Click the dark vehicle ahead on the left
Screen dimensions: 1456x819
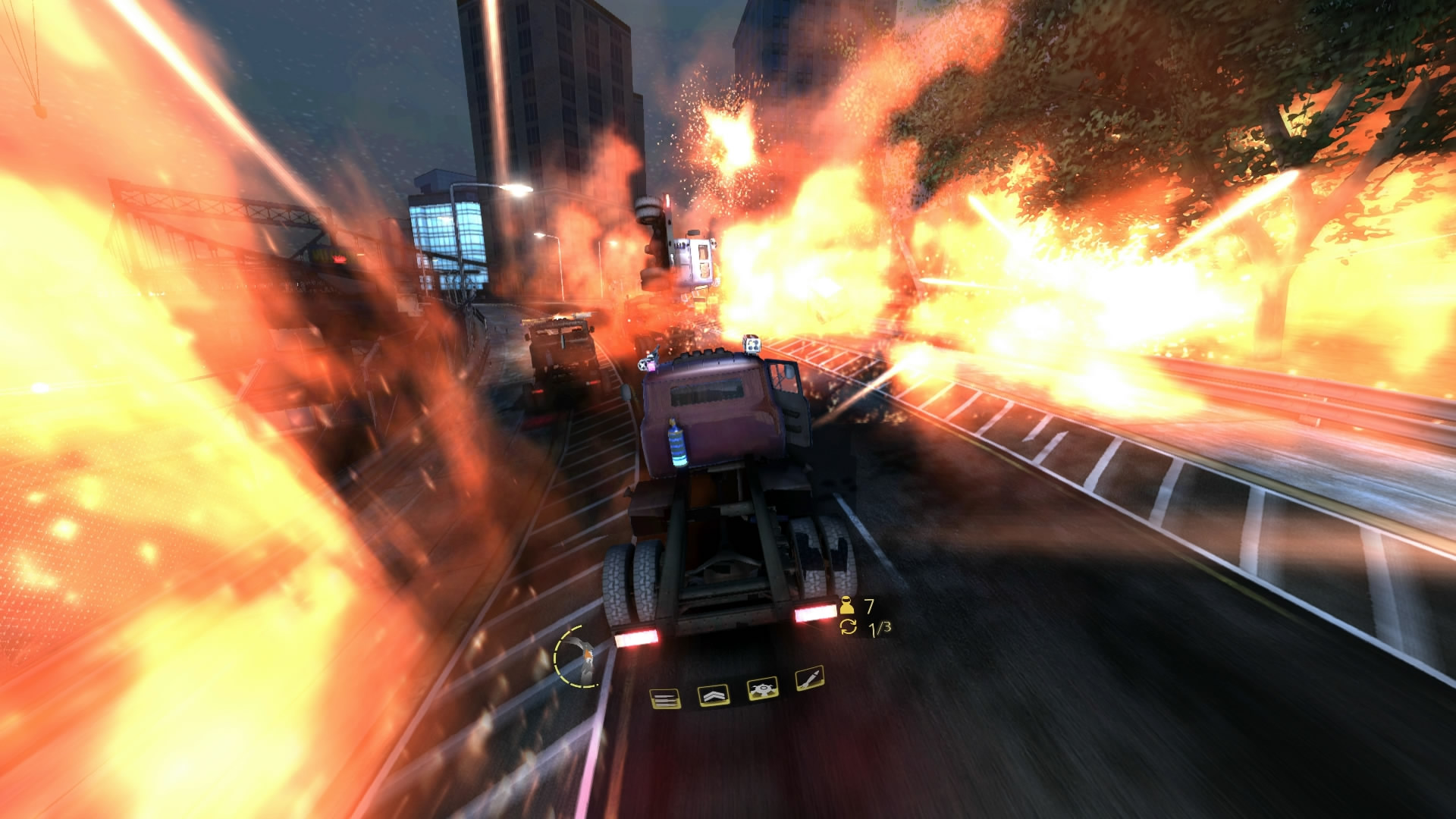click(x=561, y=360)
